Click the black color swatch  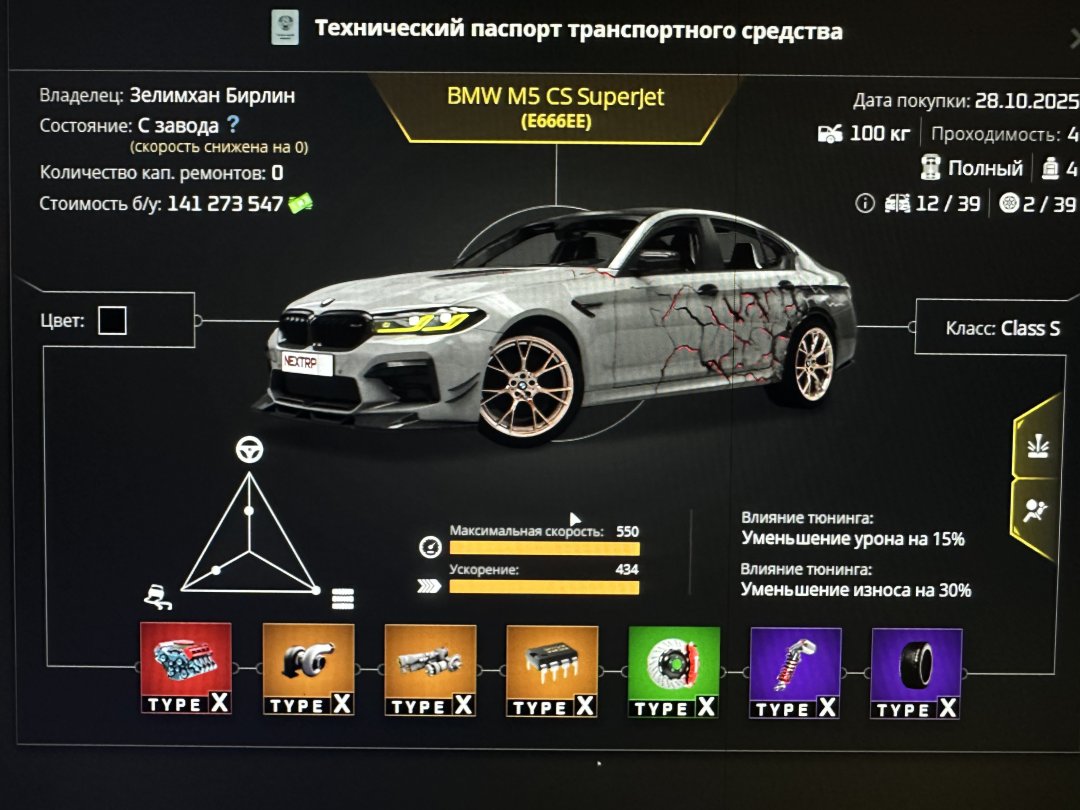point(113,321)
